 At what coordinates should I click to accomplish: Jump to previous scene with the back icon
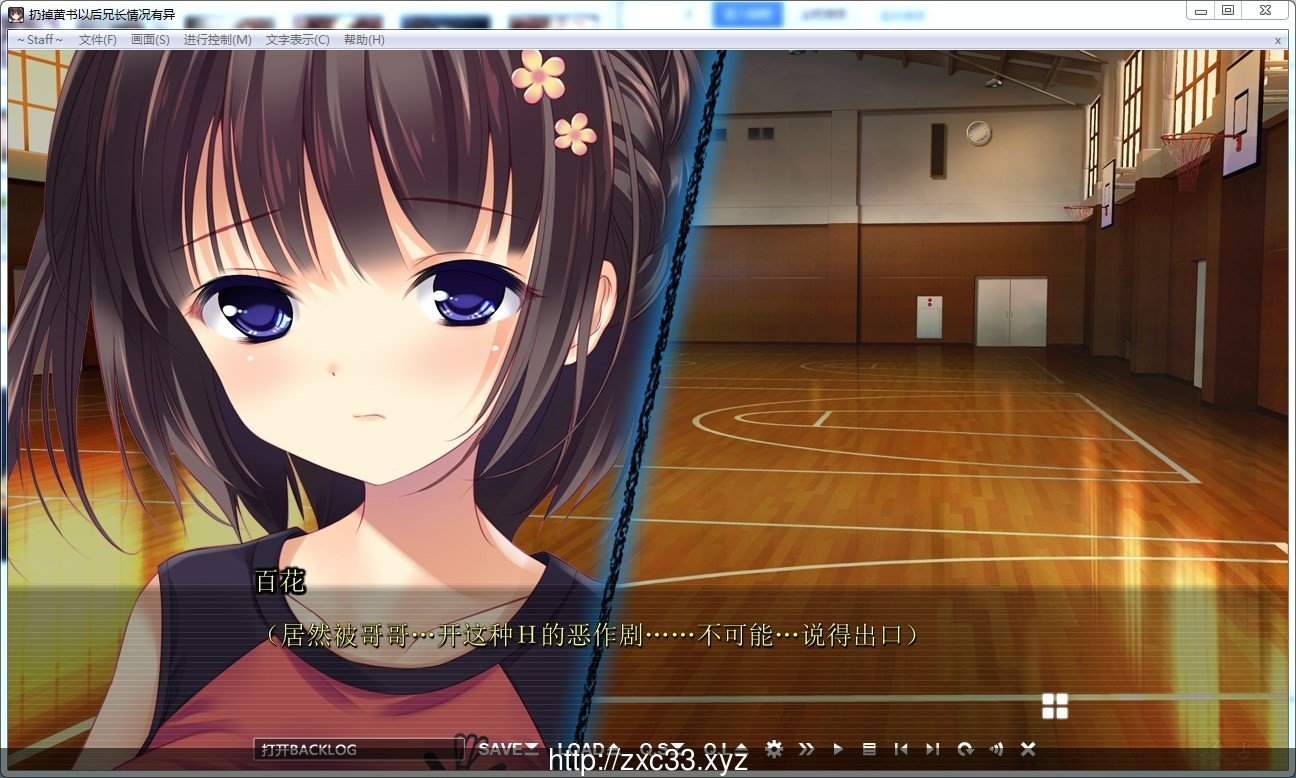[902, 748]
